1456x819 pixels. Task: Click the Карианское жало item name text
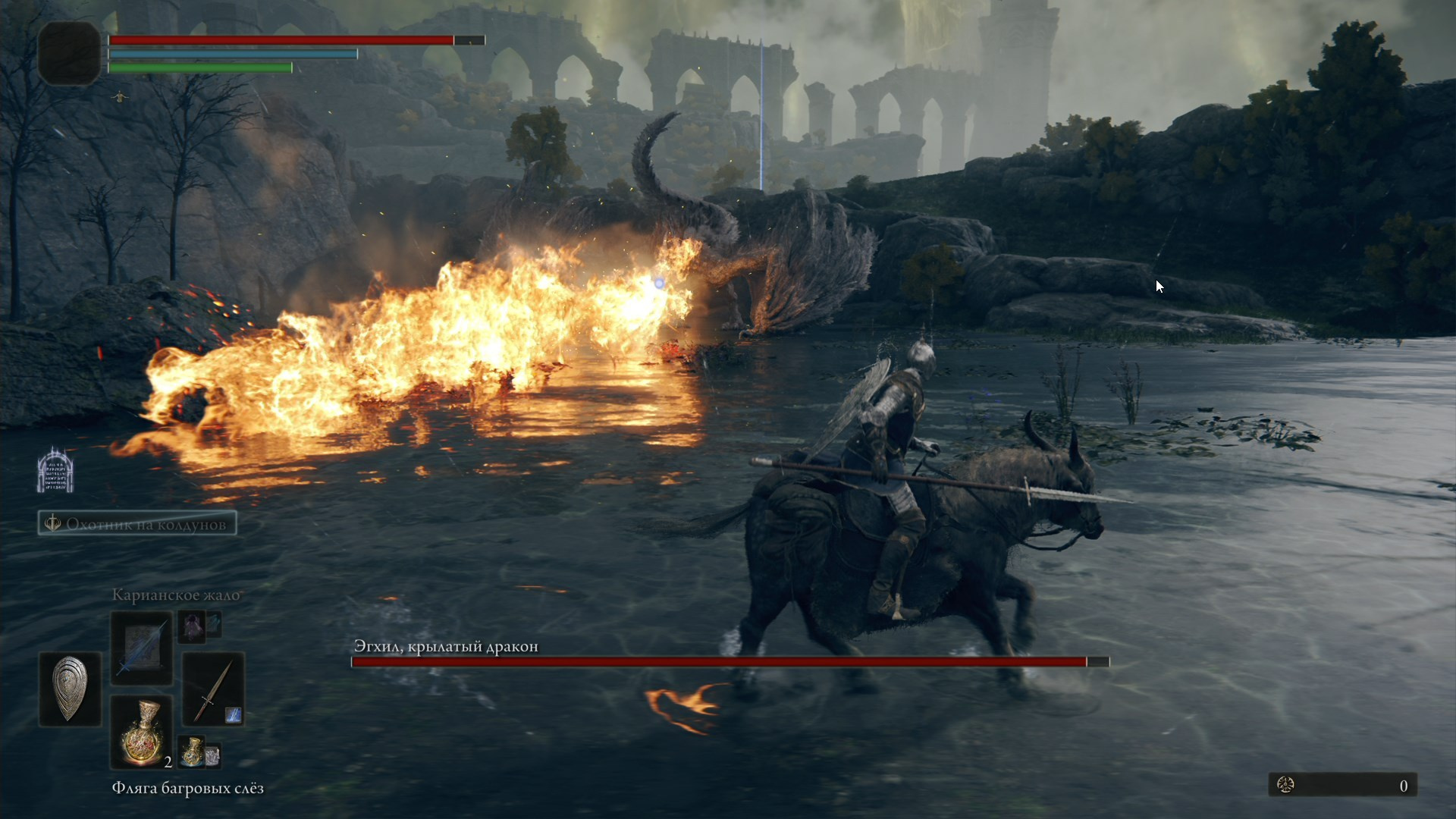[176, 595]
